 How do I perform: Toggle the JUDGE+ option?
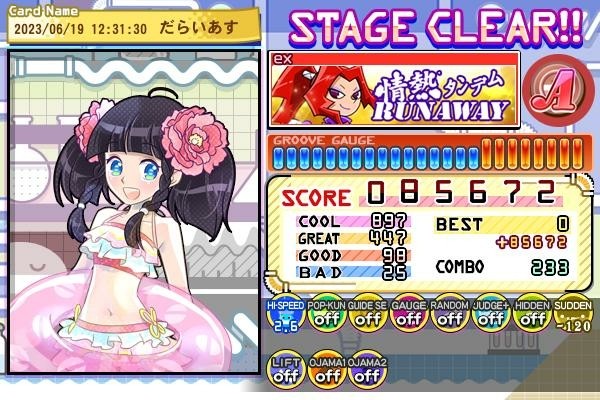[490, 316]
